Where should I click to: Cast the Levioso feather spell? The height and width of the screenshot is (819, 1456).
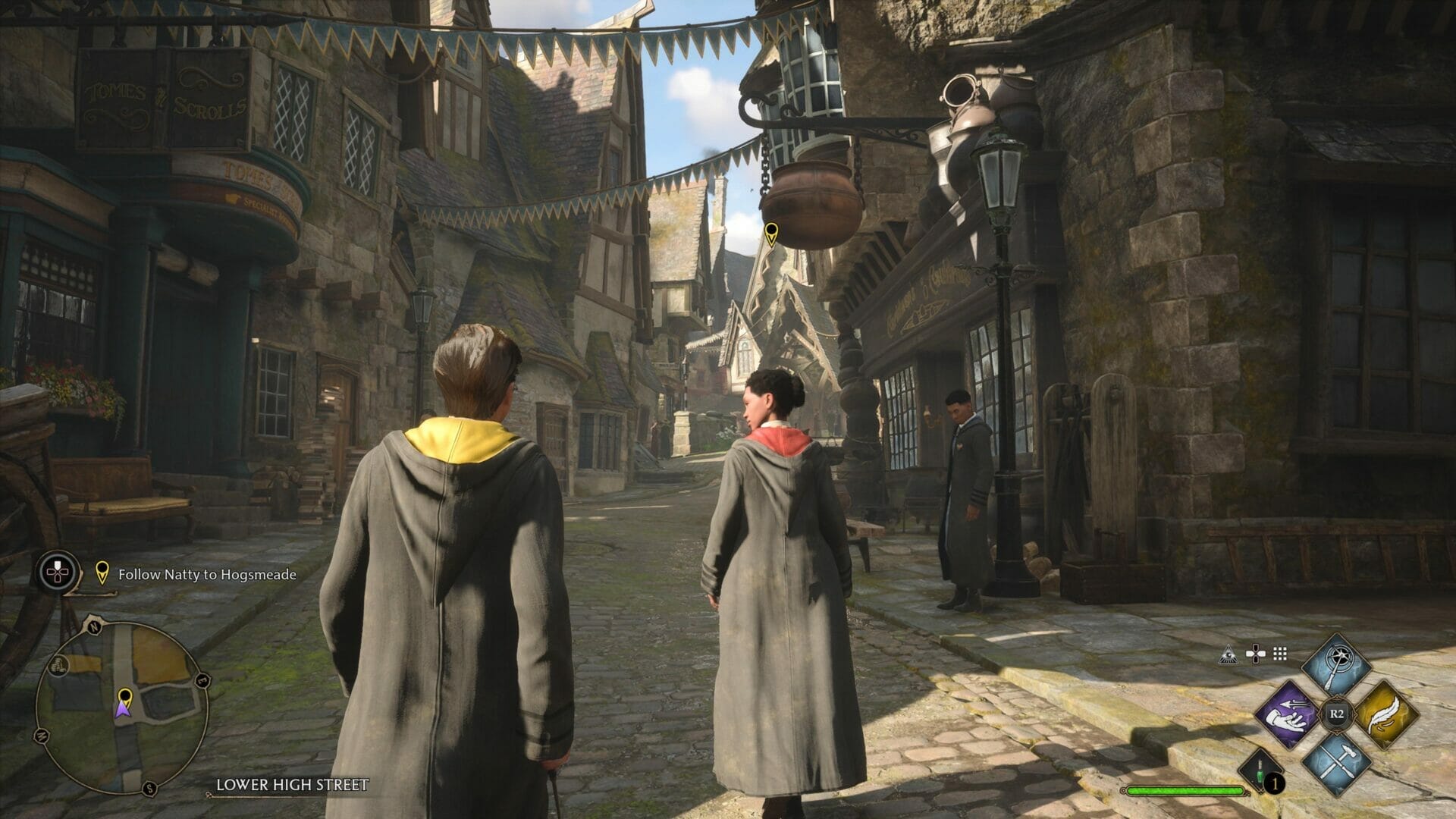(1385, 714)
